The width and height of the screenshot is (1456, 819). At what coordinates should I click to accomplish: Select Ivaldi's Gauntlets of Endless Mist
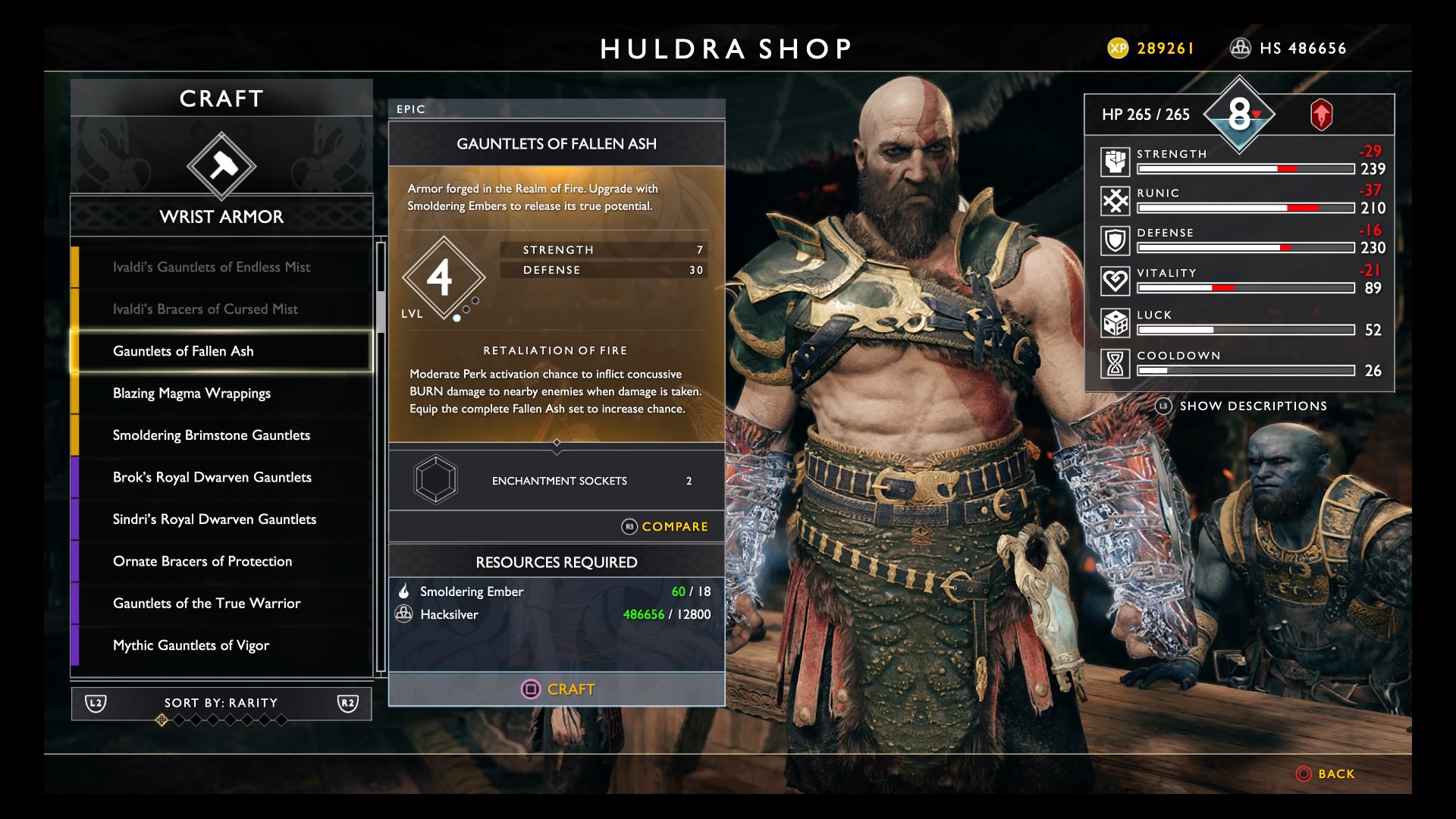click(x=212, y=267)
